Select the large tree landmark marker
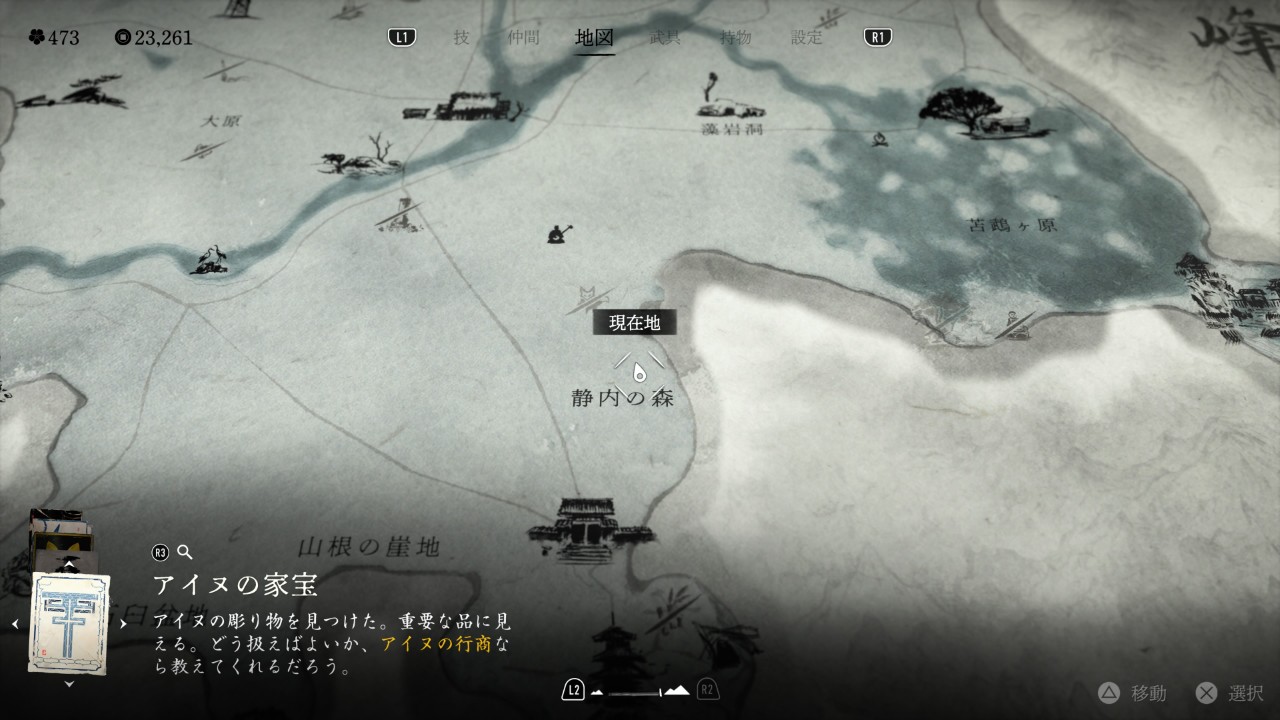This screenshot has height=720, width=1280. 966,110
